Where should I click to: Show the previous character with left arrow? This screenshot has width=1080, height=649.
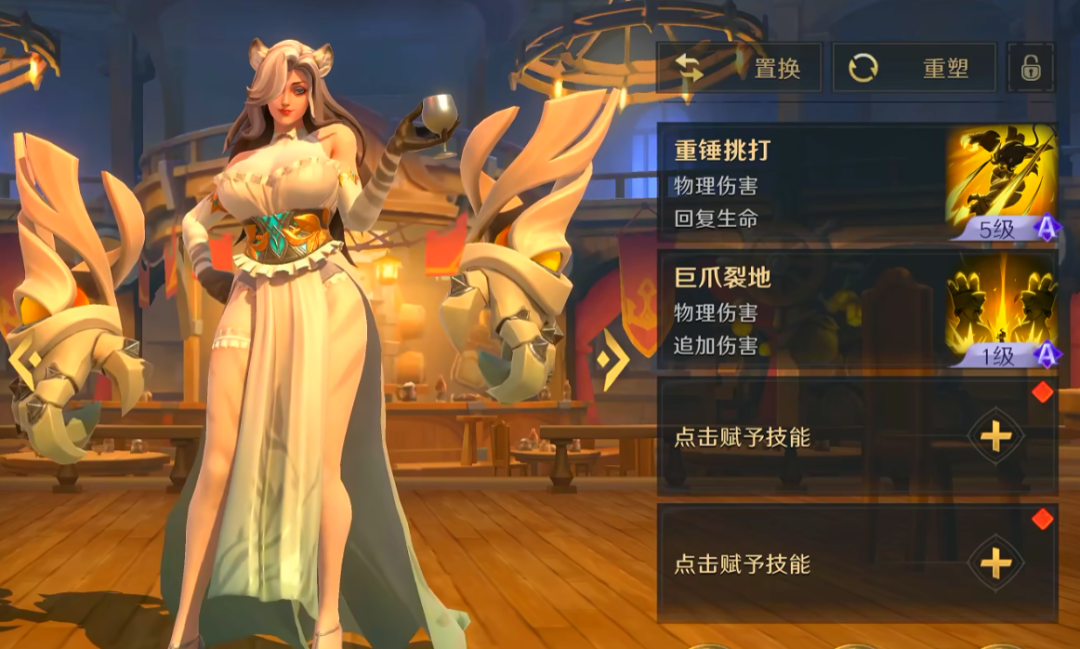point(24,357)
